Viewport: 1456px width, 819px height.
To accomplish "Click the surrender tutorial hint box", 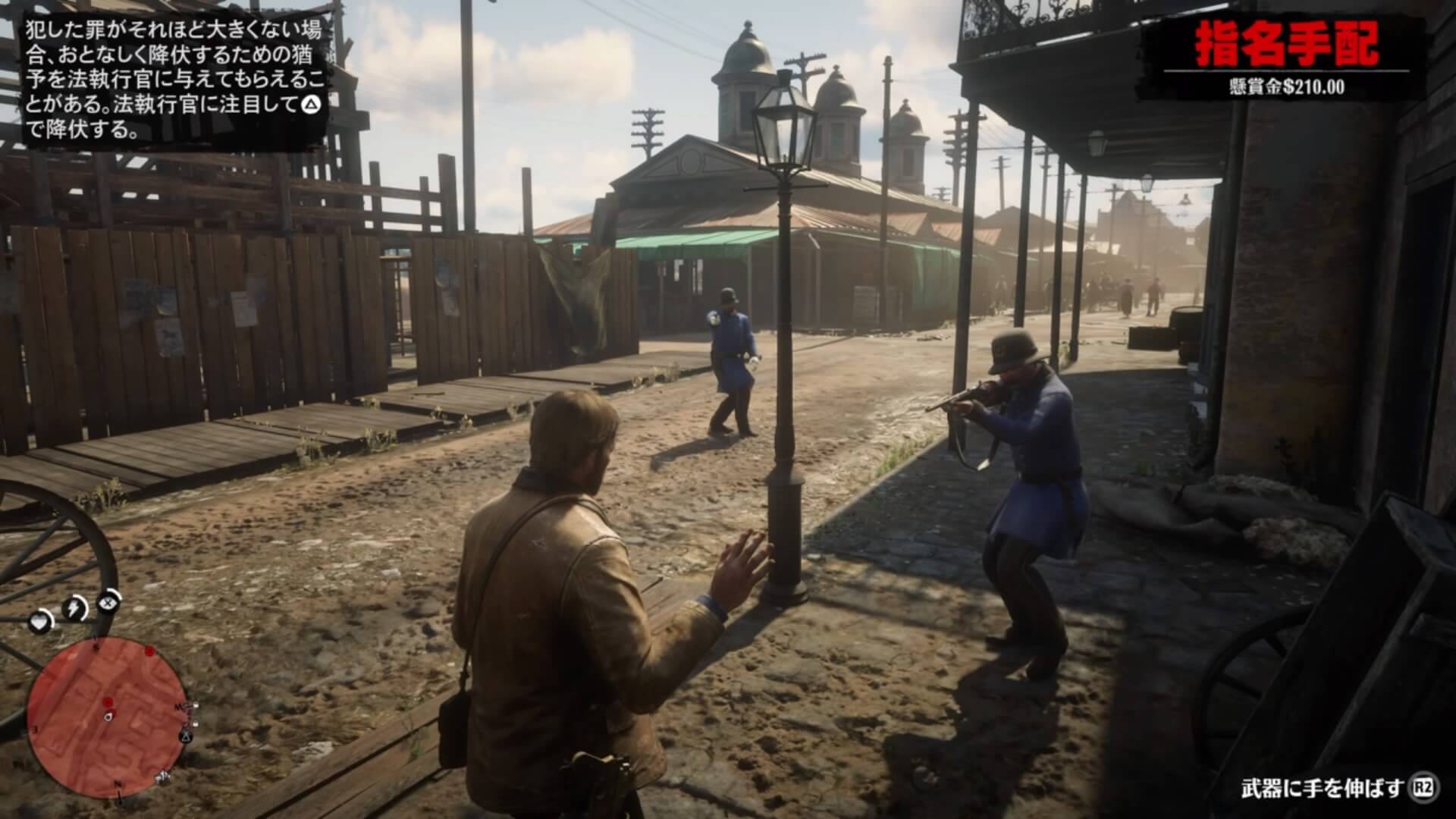I will point(176,80).
